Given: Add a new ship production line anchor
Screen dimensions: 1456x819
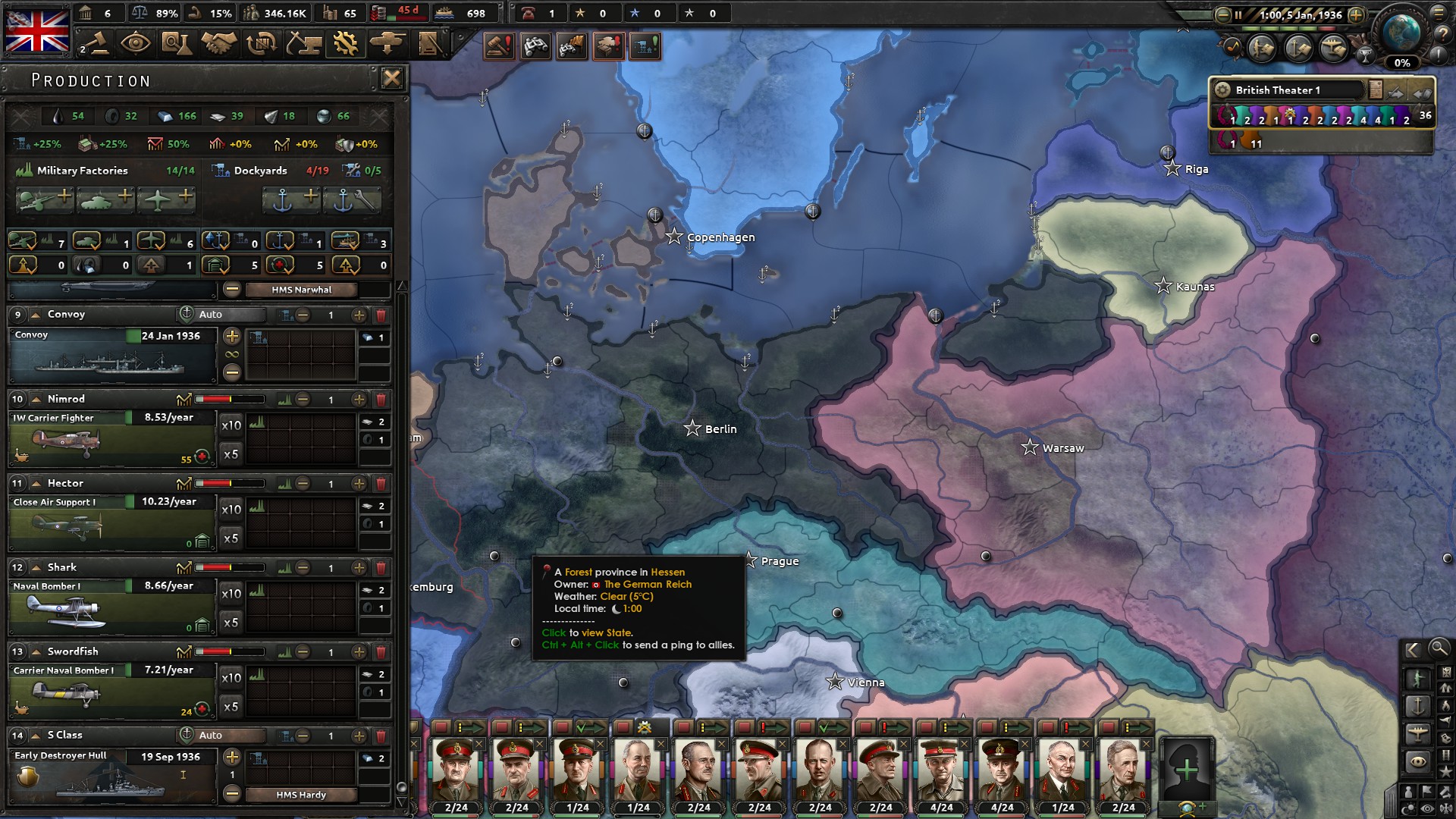Looking at the screenshot, I should (x=291, y=199).
